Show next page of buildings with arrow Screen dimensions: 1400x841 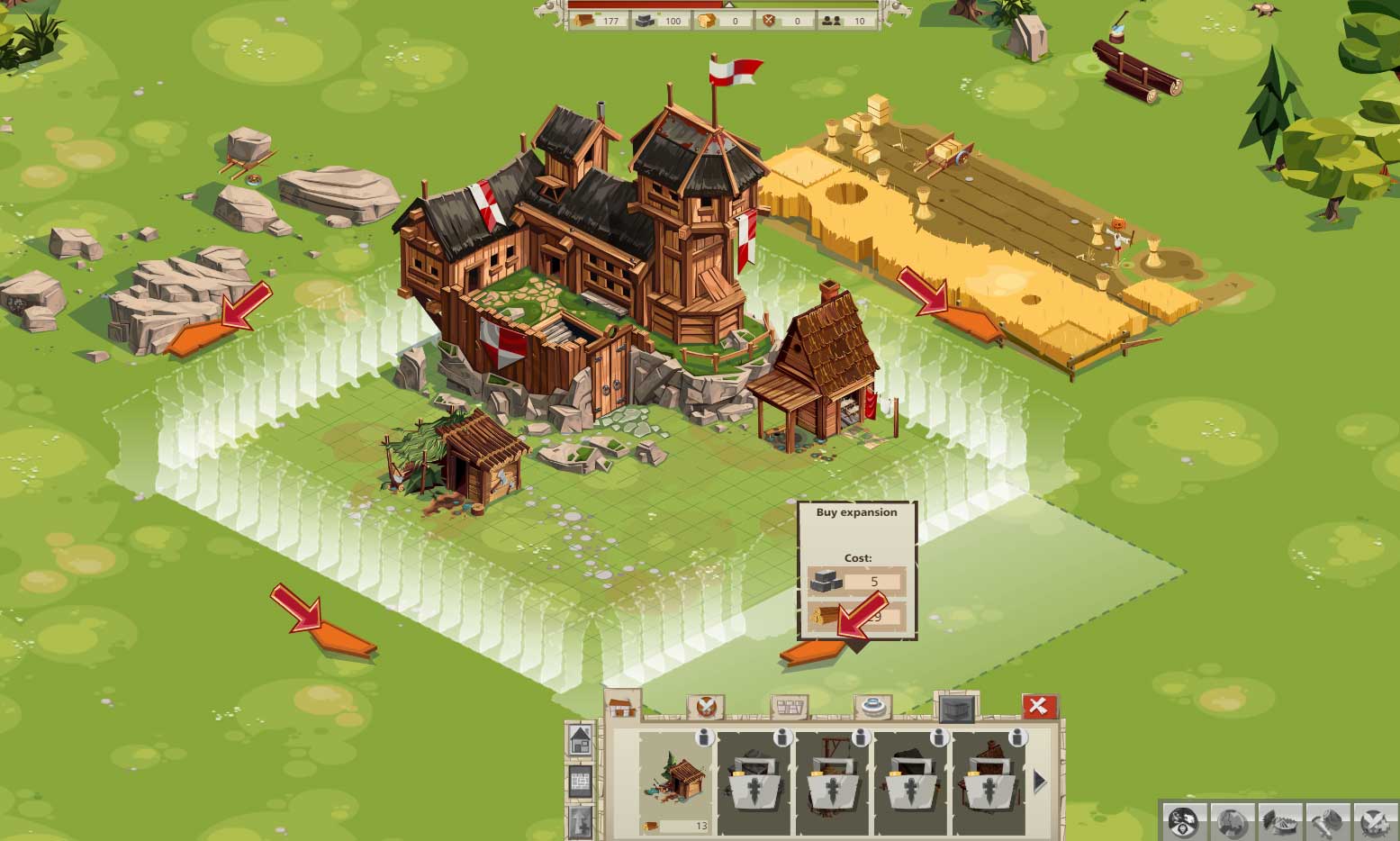1040,782
